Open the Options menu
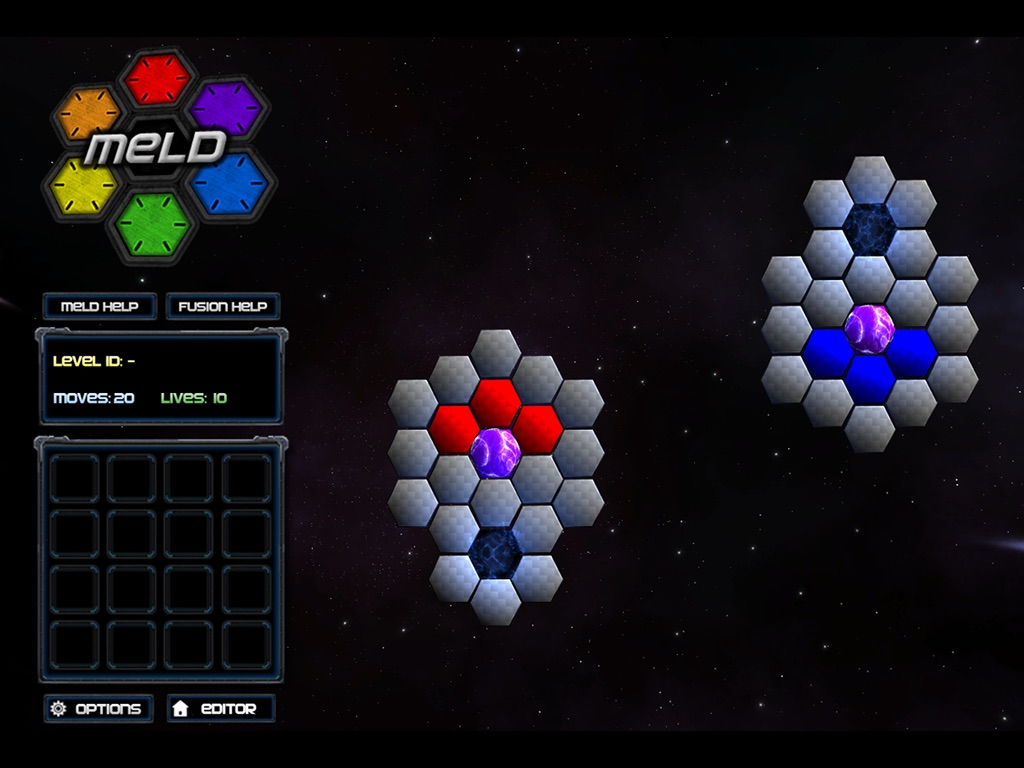Image resolution: width=1024 pixels, height=768 pixels. (x=98, y=708)
